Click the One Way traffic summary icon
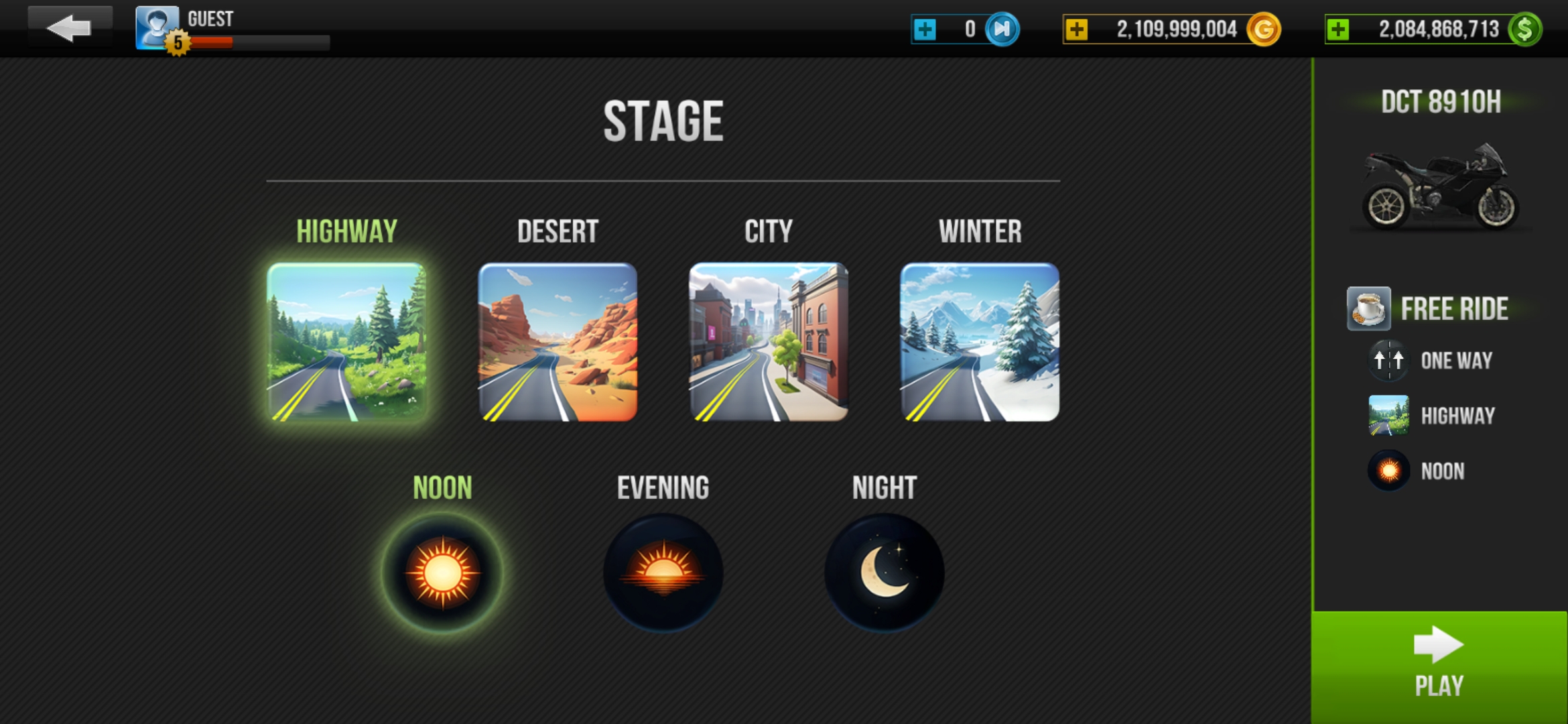 click(x=1388, y=361)
